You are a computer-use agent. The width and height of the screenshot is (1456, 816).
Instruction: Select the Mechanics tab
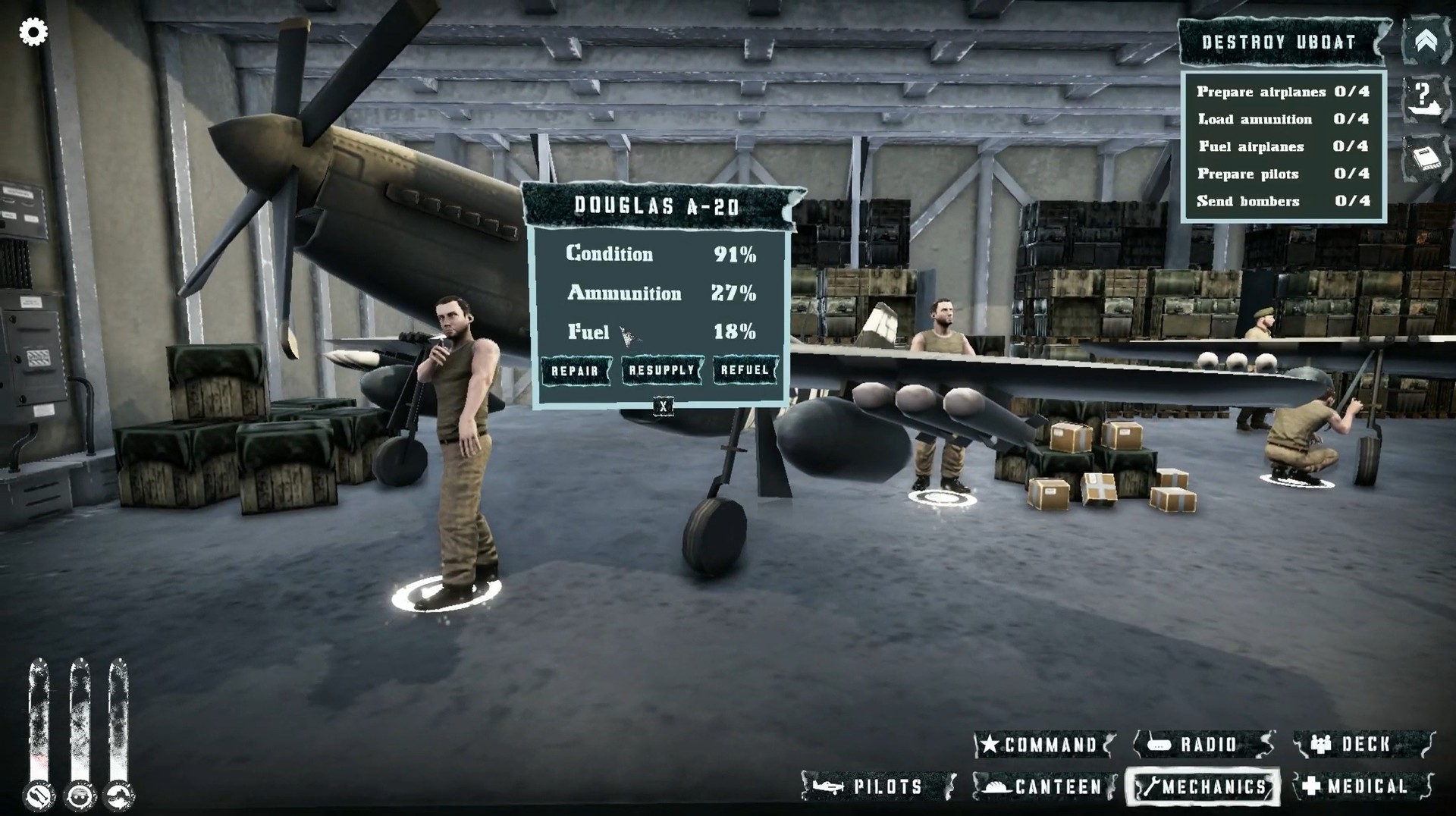(1203, 786)
